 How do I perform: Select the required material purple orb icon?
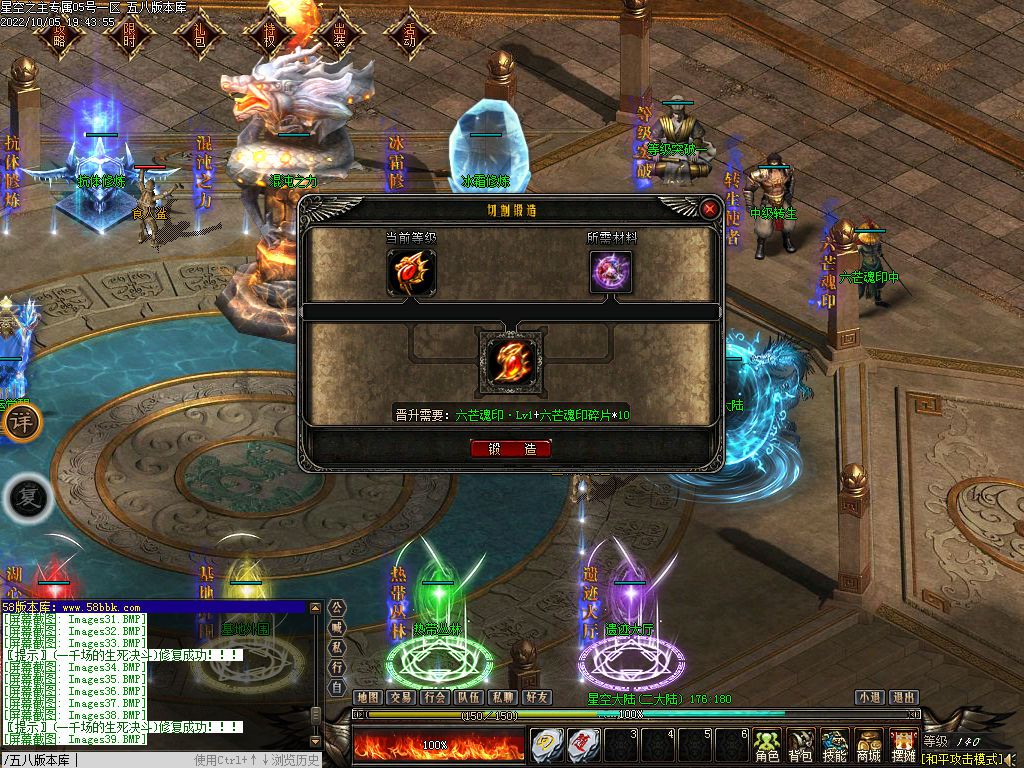click(x=610, y=272)
